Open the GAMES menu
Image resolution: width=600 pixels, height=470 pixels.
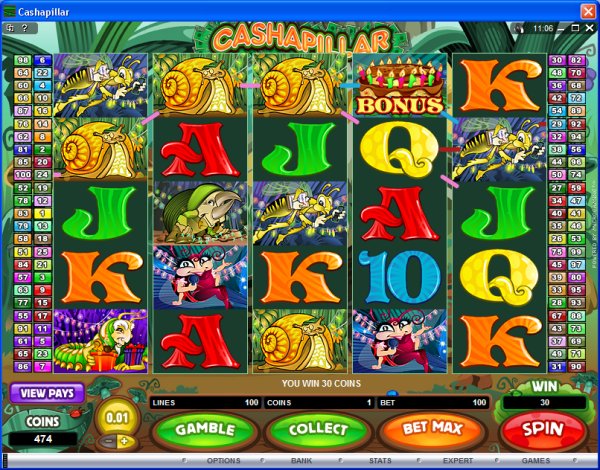tap(536, 461)
